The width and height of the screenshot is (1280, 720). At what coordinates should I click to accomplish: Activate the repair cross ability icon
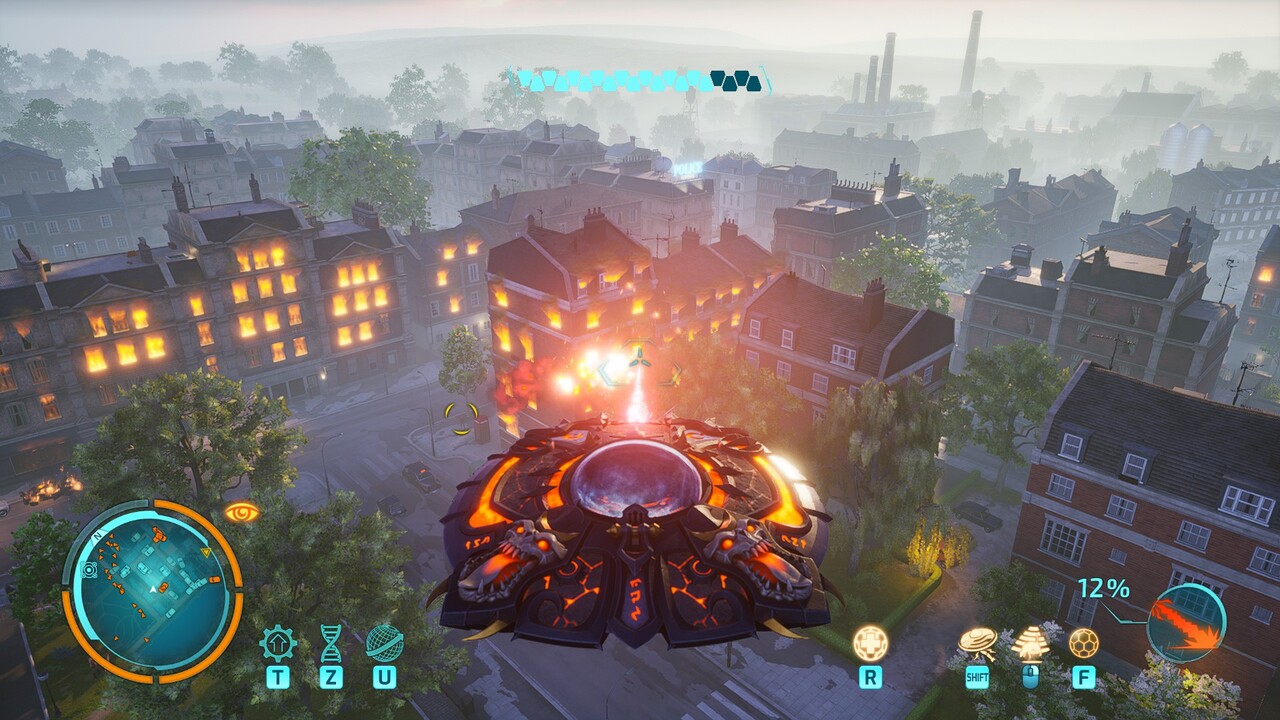(870, 643)
